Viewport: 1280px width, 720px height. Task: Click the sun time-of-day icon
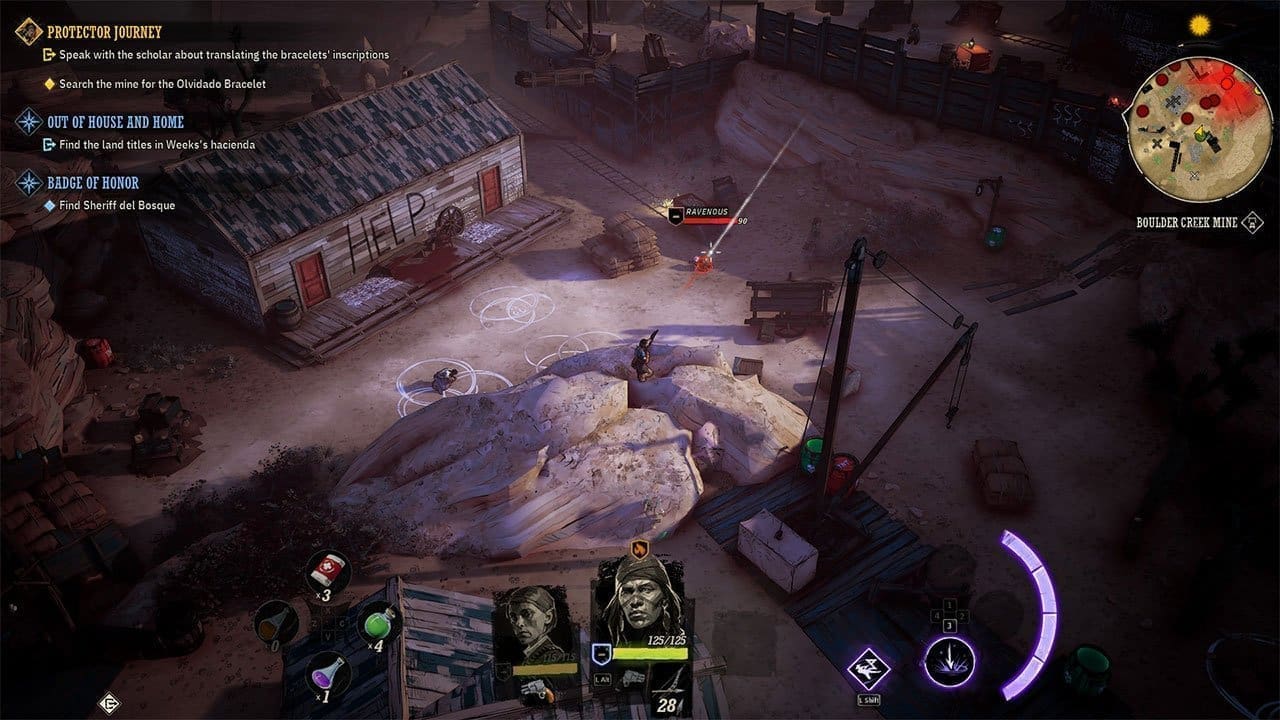coord(1199,24)
